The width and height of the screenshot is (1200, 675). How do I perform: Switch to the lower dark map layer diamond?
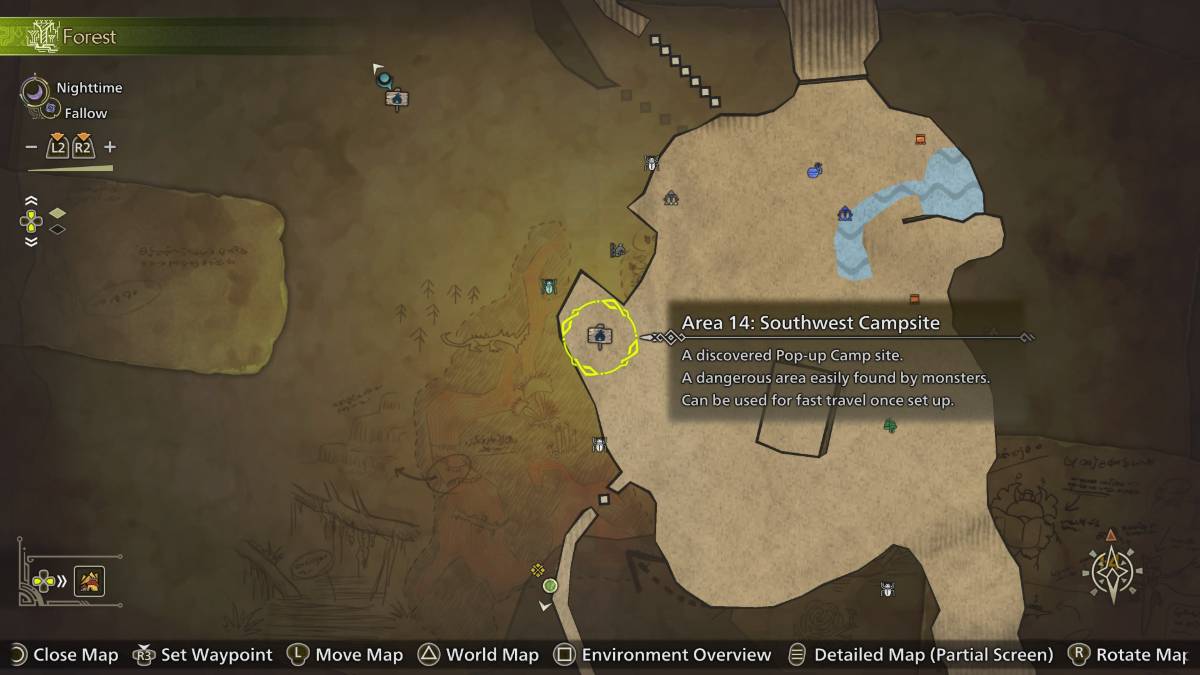point(58,229)
